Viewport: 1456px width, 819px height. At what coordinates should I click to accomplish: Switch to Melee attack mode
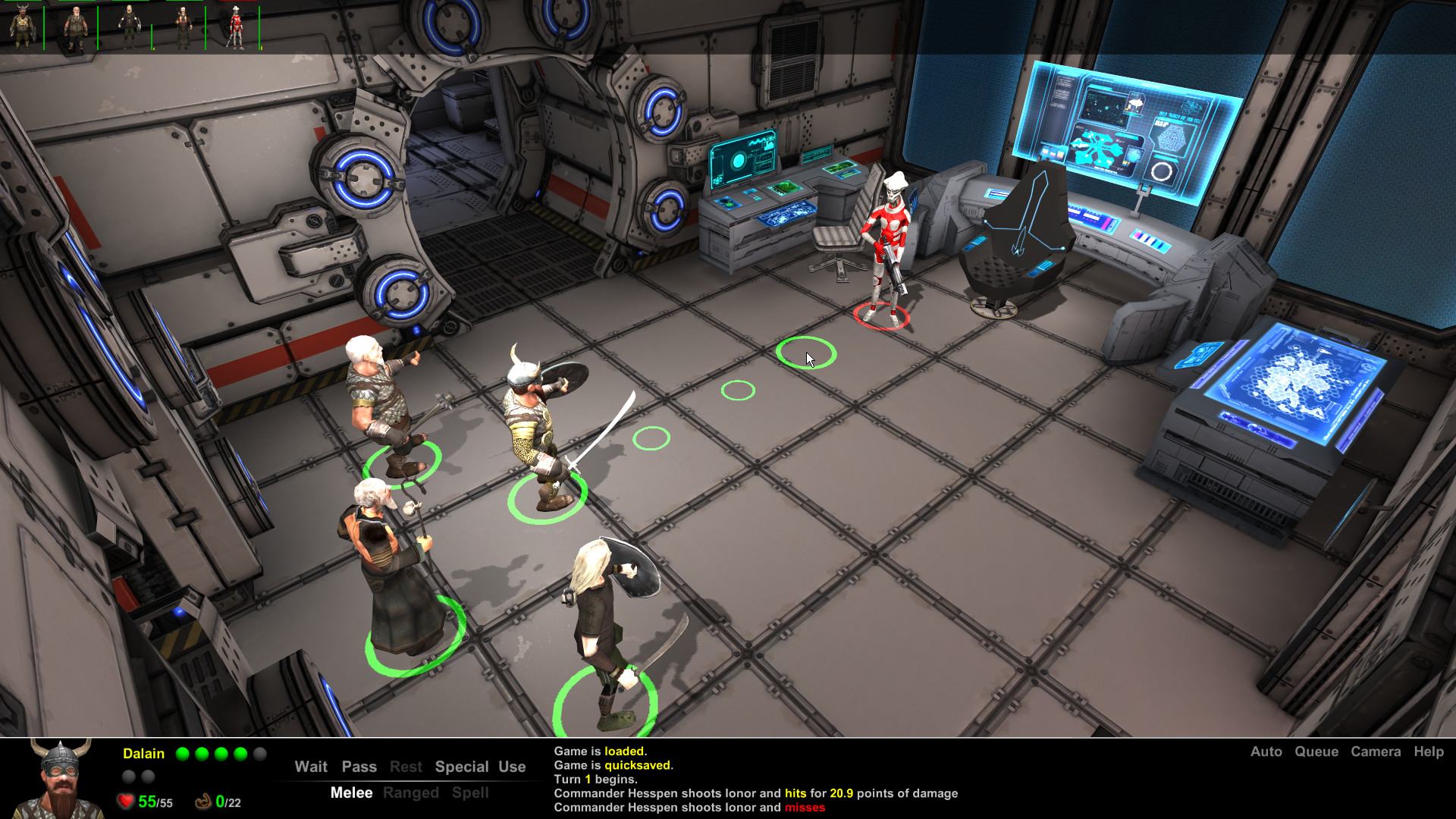[x=351, y=792]
